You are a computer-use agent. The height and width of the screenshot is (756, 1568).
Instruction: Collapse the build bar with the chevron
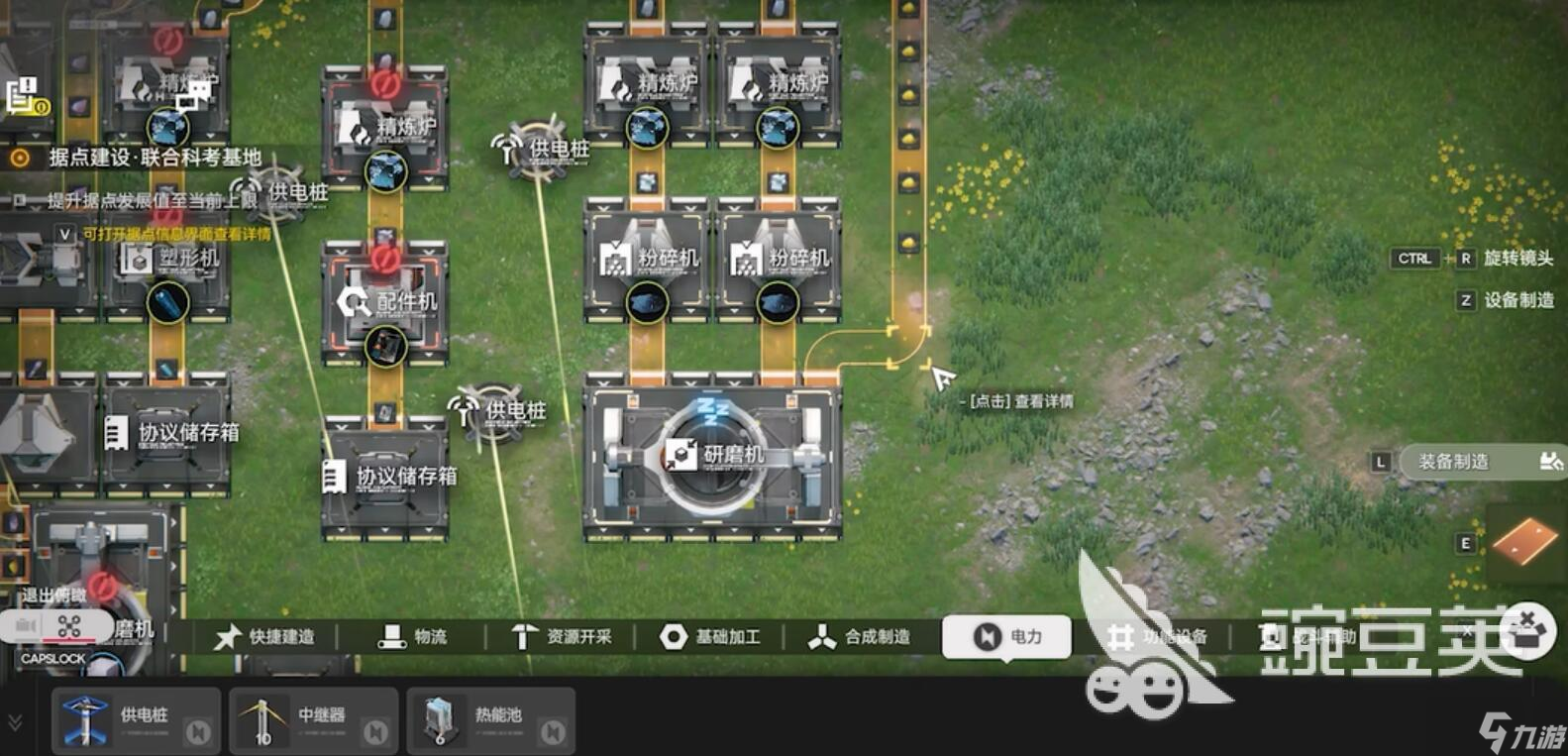15,722
